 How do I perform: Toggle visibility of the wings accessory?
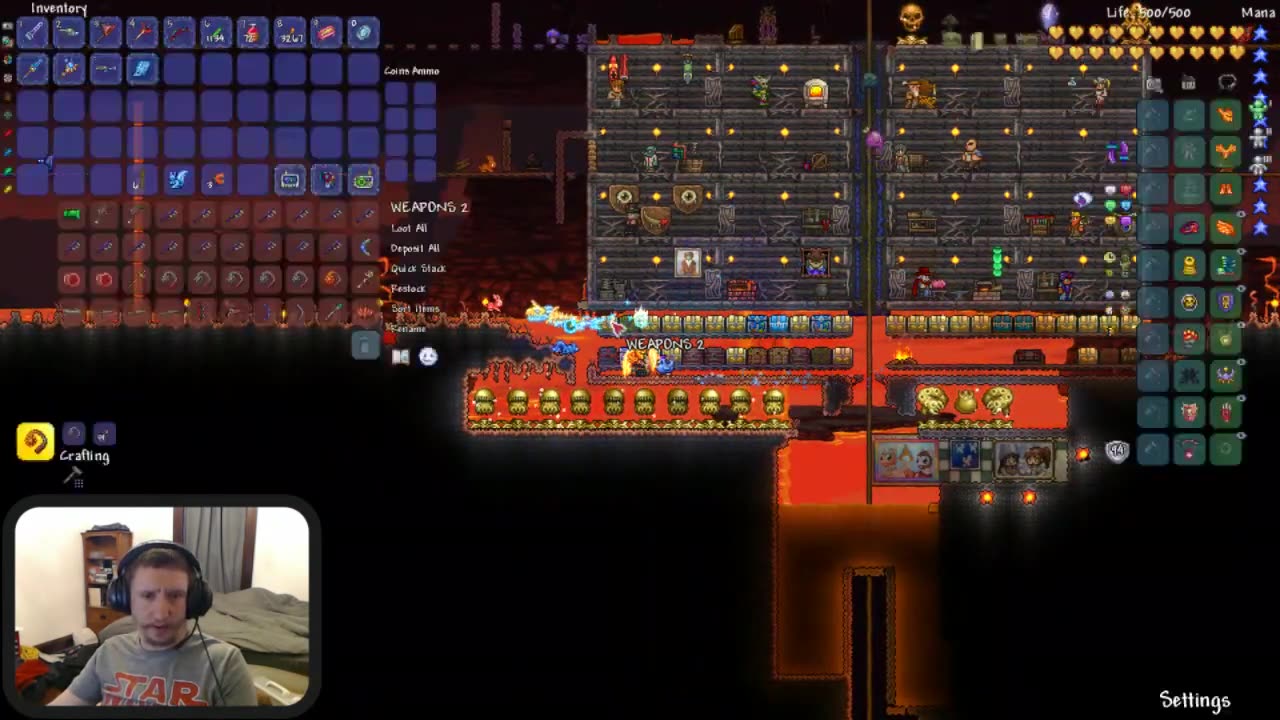pos(1241,214)
